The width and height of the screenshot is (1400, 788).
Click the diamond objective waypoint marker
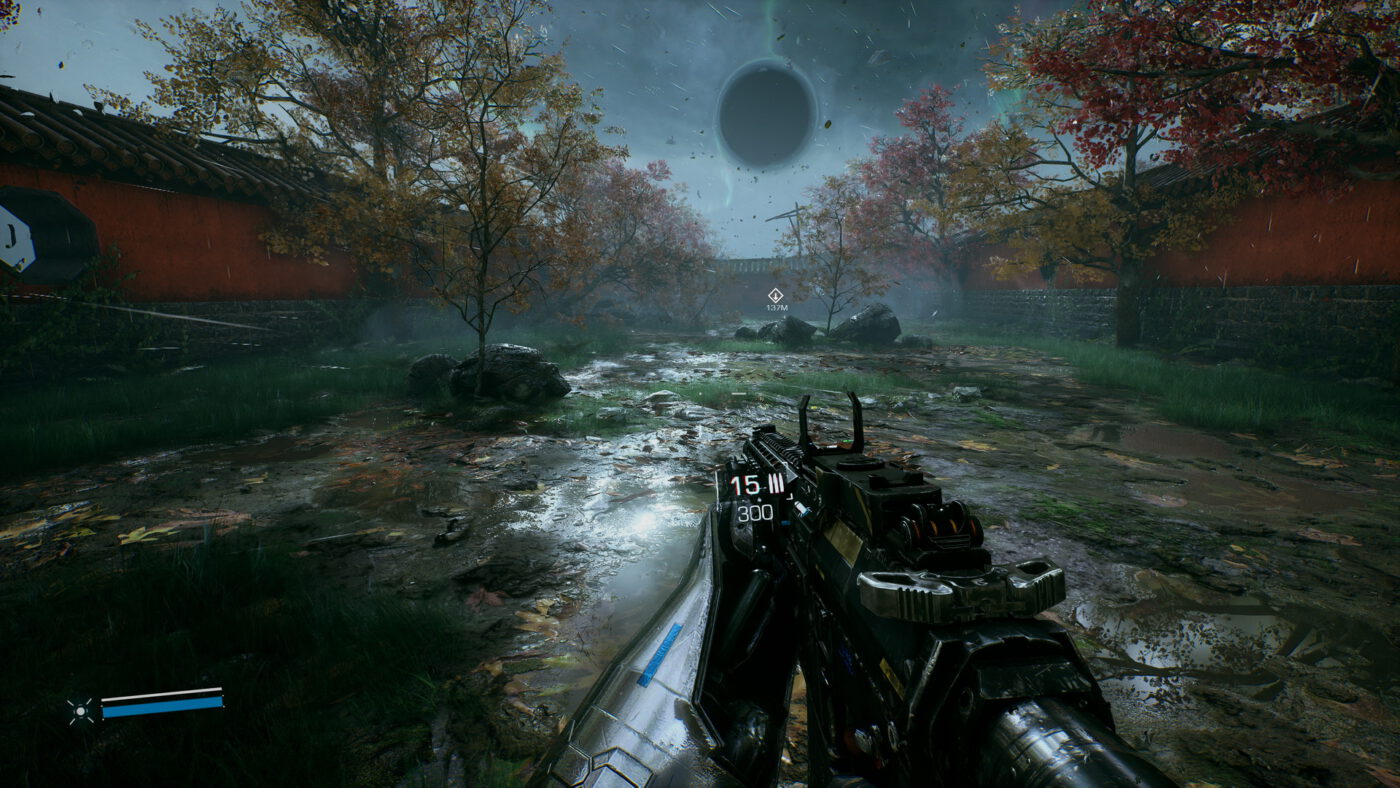coord(775,295)
